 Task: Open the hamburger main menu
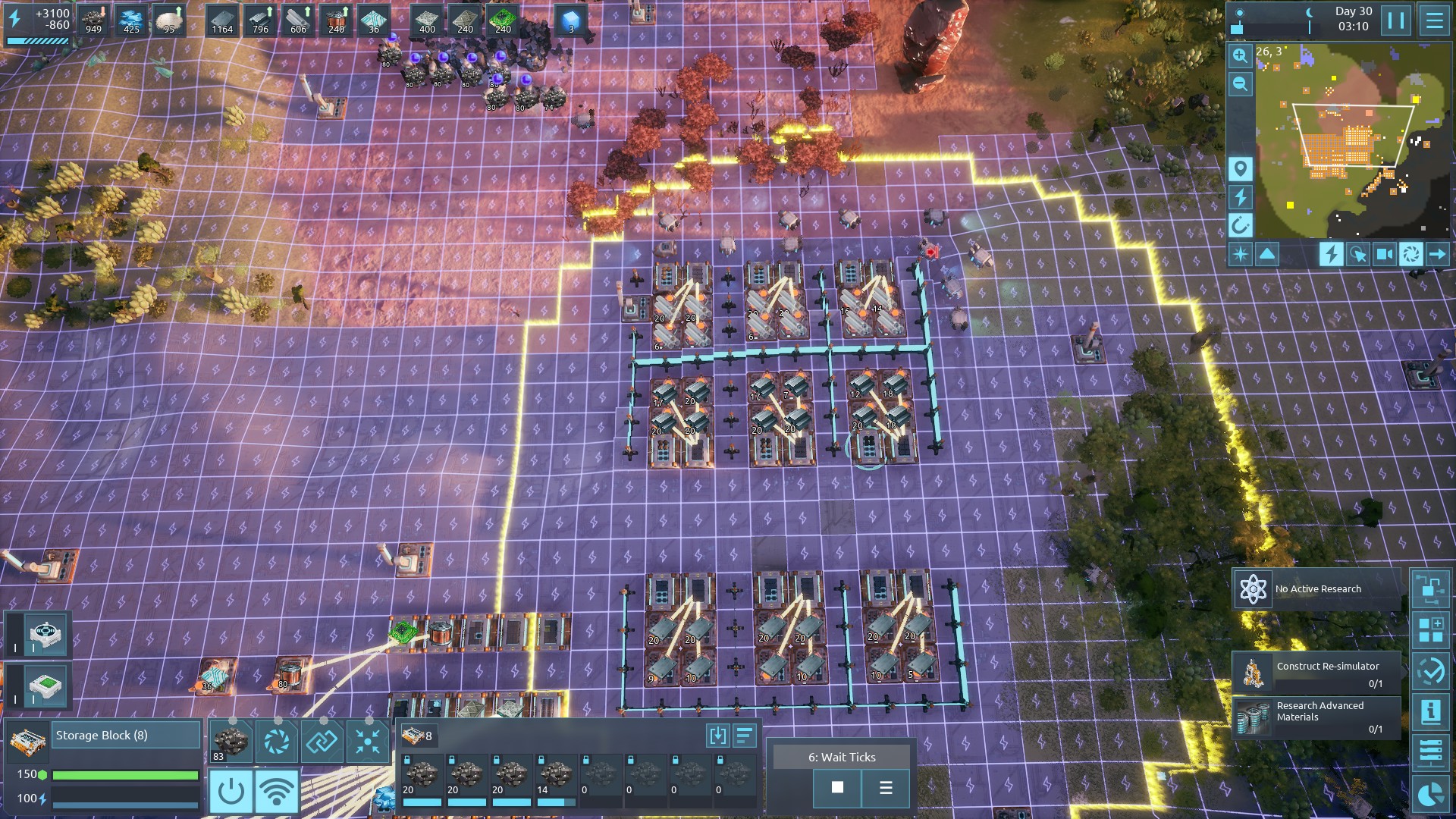(x=1434, y=20)
